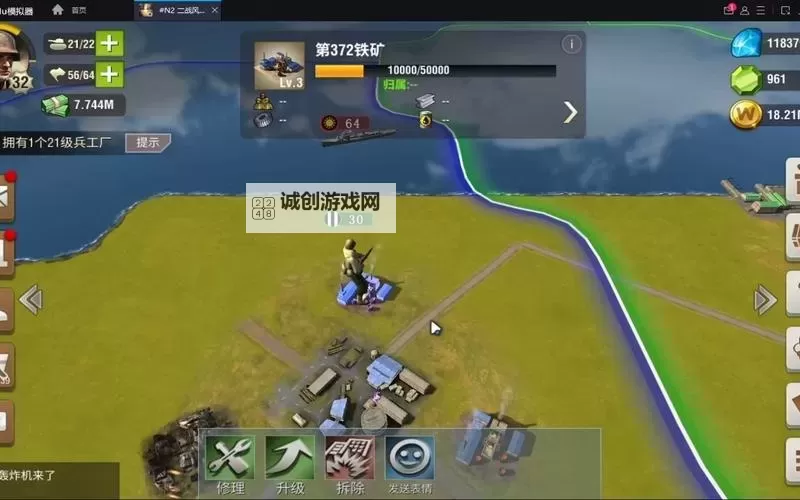
Task: Collapse the left side menu arrow
Action: (30, 299)
